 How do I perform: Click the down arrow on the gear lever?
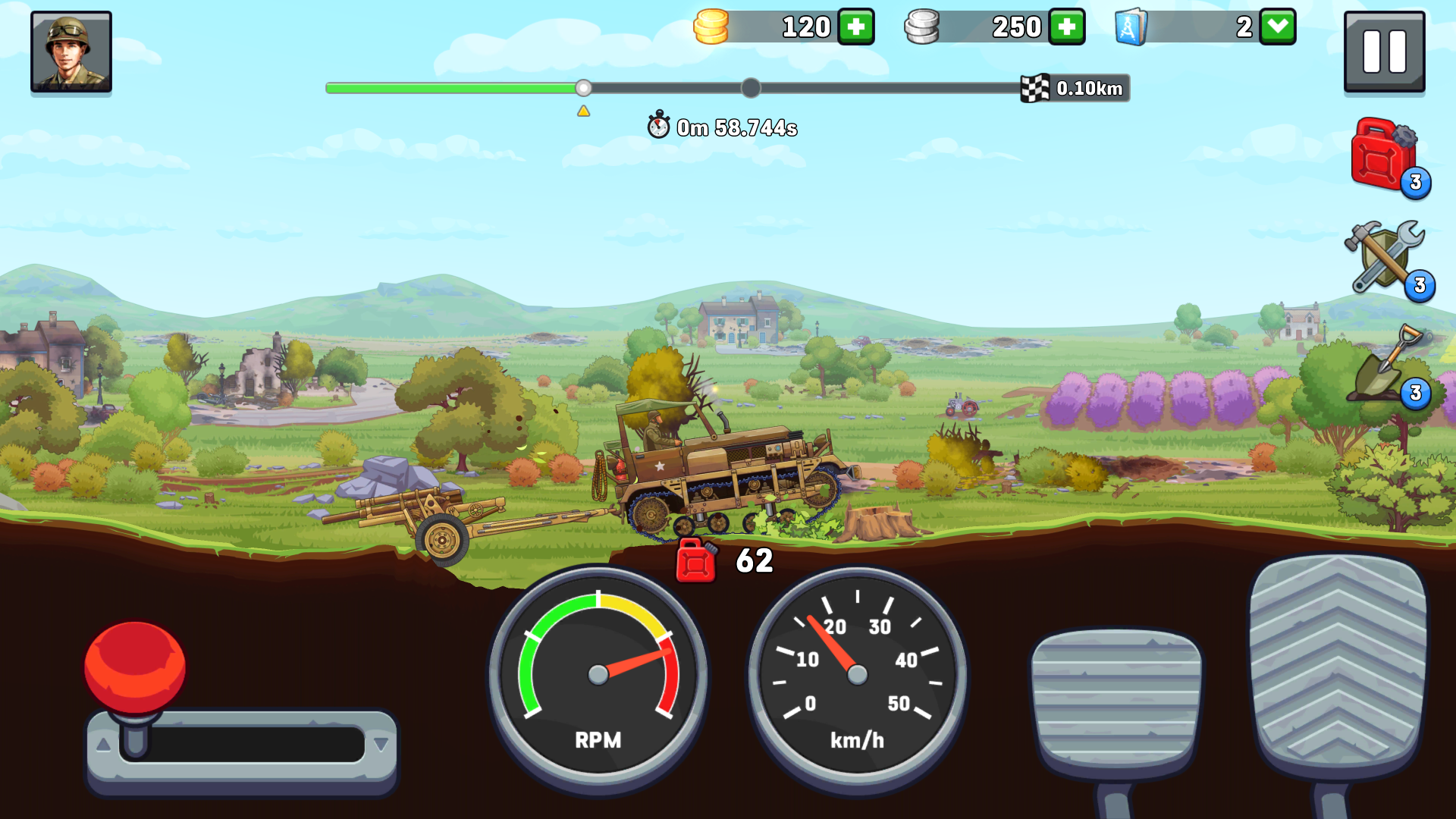(x=379, y=745)
